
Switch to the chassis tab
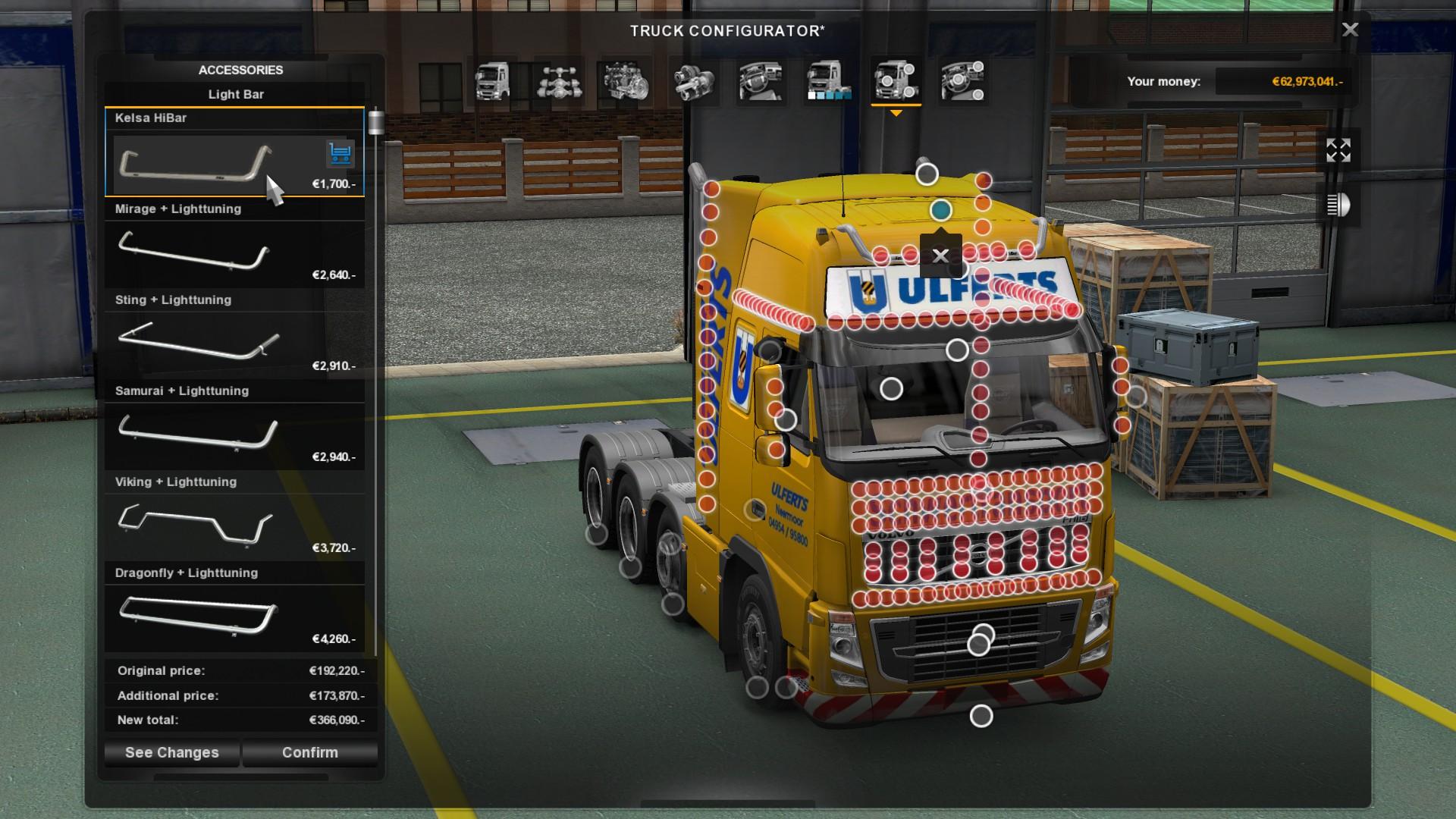(559, 81)
